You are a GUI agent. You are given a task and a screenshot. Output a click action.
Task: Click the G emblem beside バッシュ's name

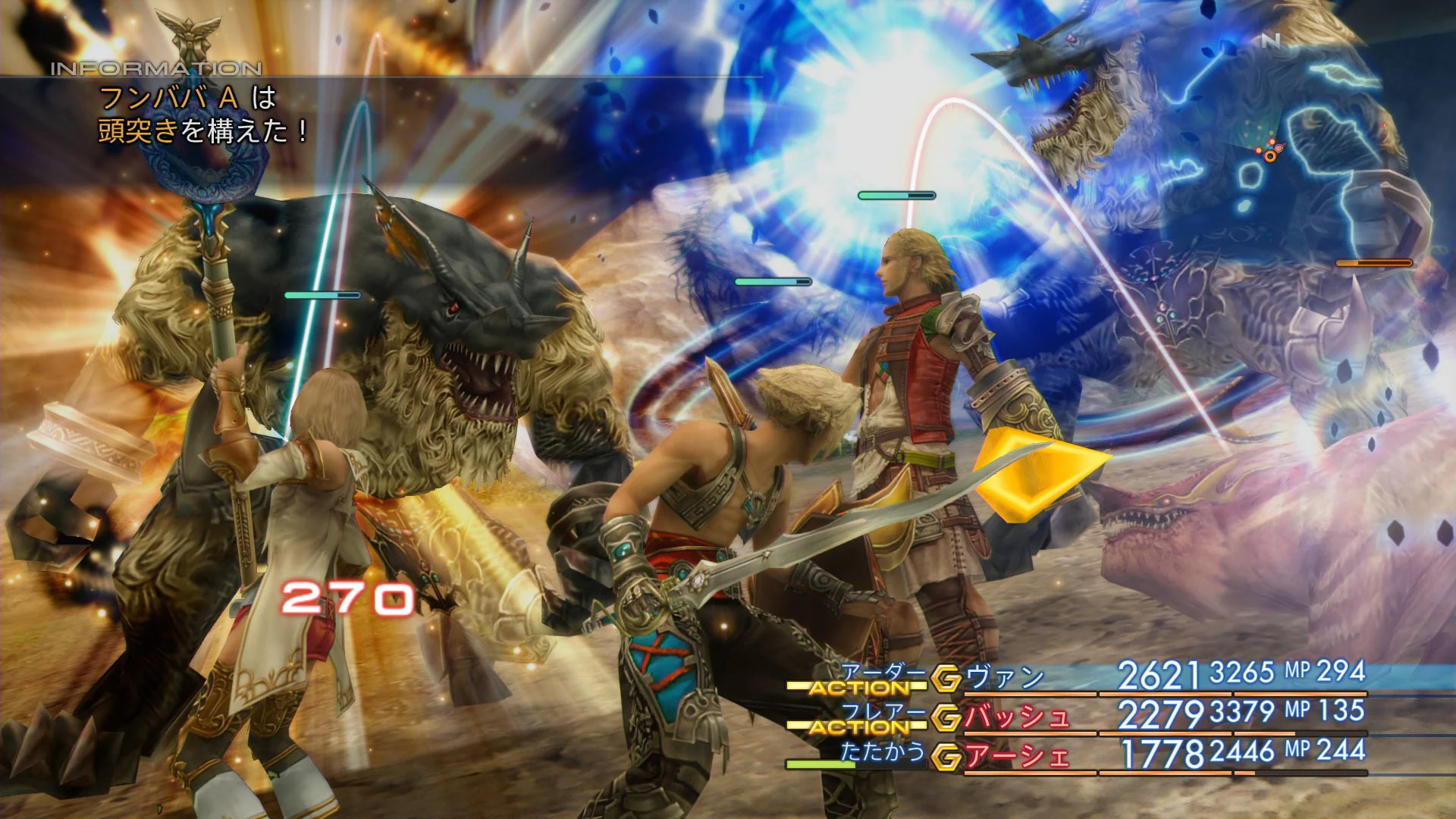(x=946, y=717)
